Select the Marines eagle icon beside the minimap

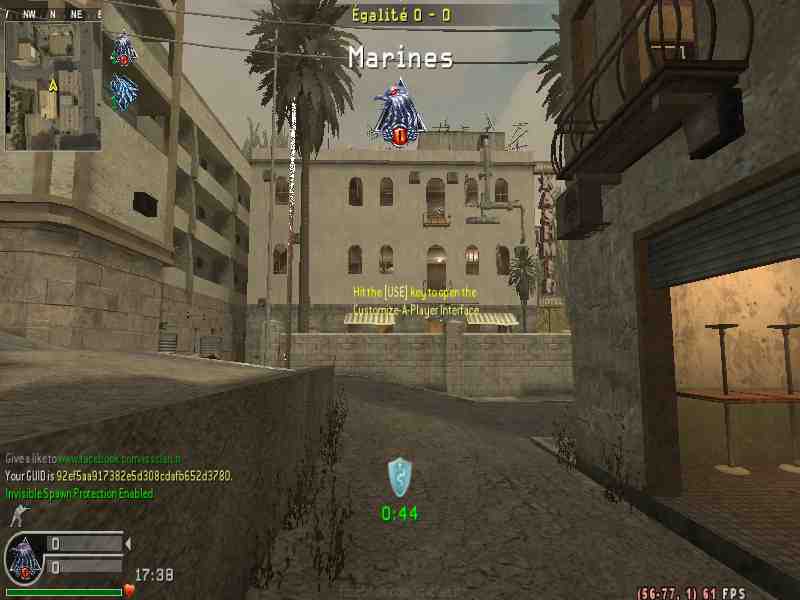pyautogui.click(x=124, y=48)
